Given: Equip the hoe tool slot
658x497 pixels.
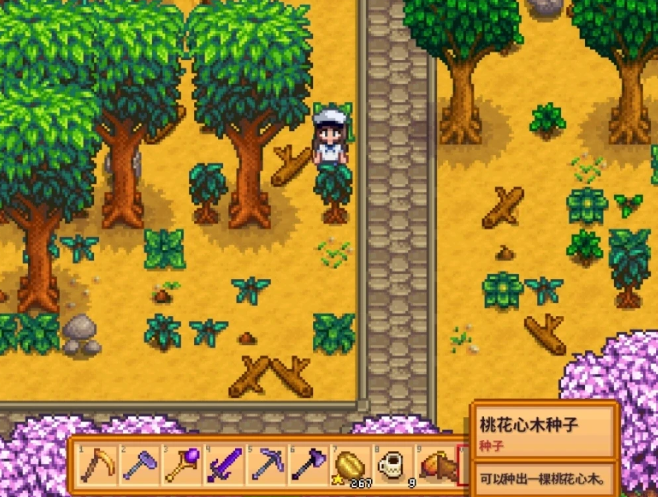Looking at the screenshot, I should [140, 465].
